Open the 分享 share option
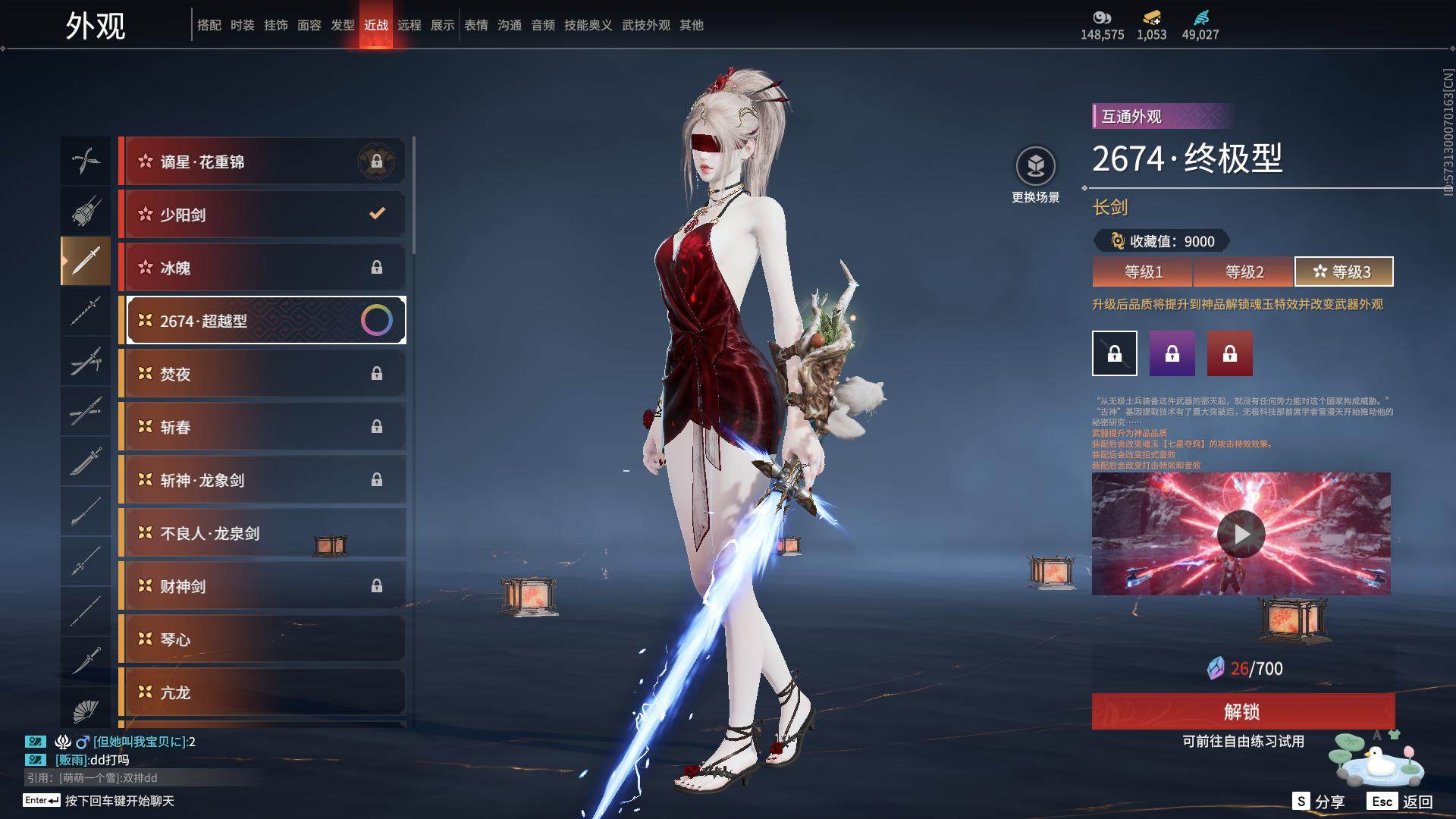Image resolution: width=1456 pixels, height=819 pixels. tap(1319, 802)
